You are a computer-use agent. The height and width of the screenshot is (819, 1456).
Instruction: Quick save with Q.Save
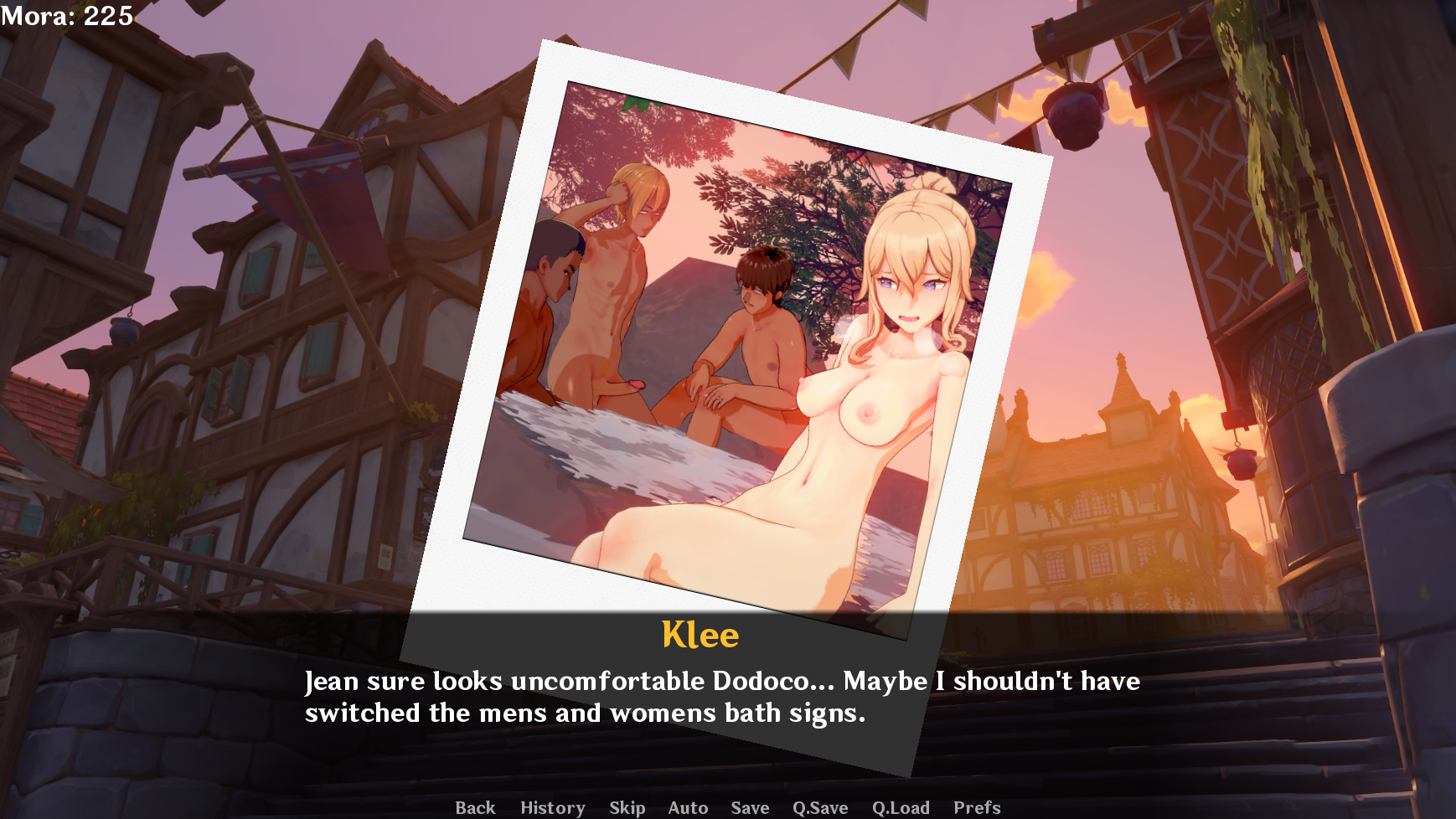(x=820, y=807)
